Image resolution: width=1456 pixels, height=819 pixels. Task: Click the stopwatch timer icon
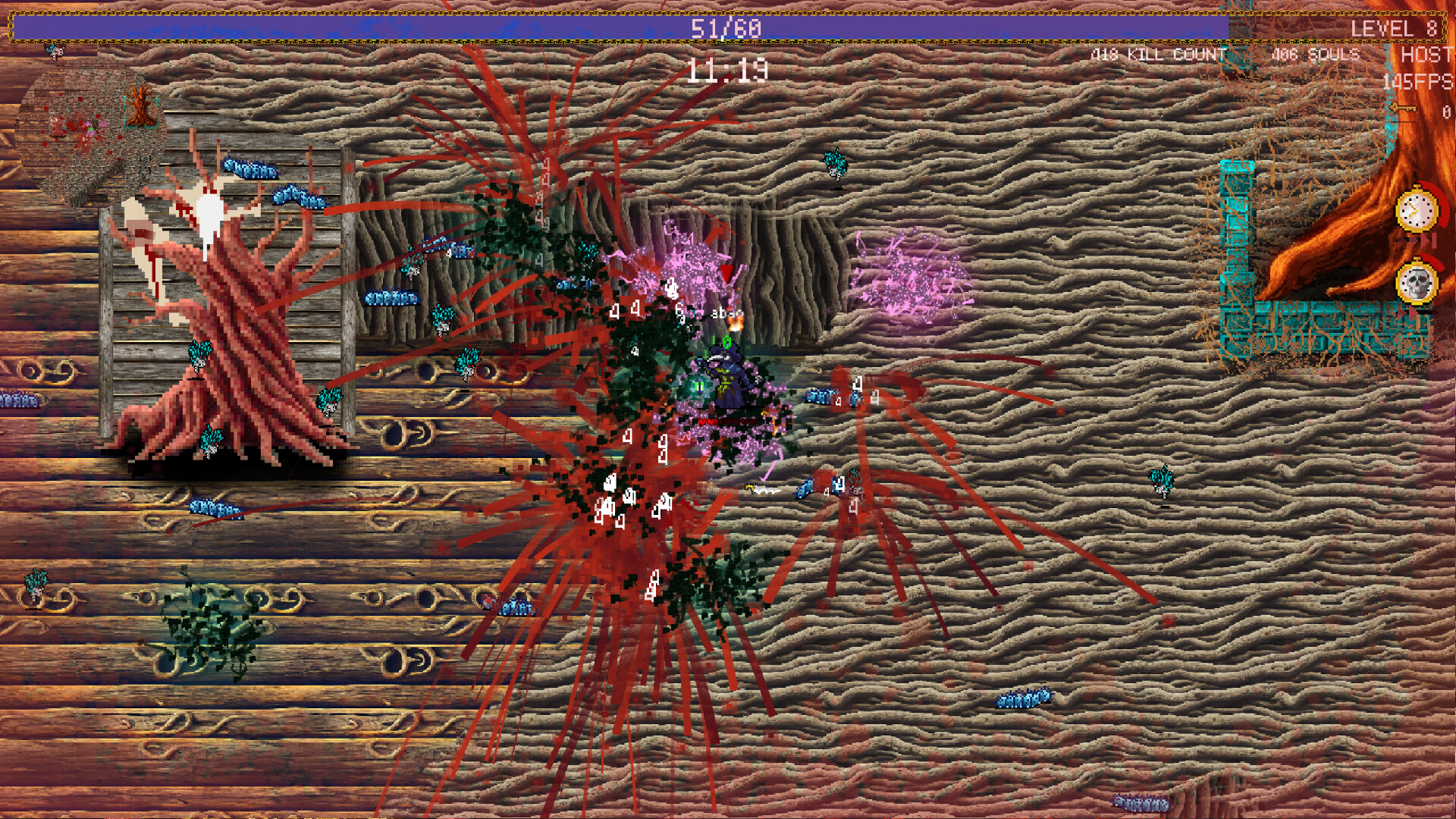1415,211
